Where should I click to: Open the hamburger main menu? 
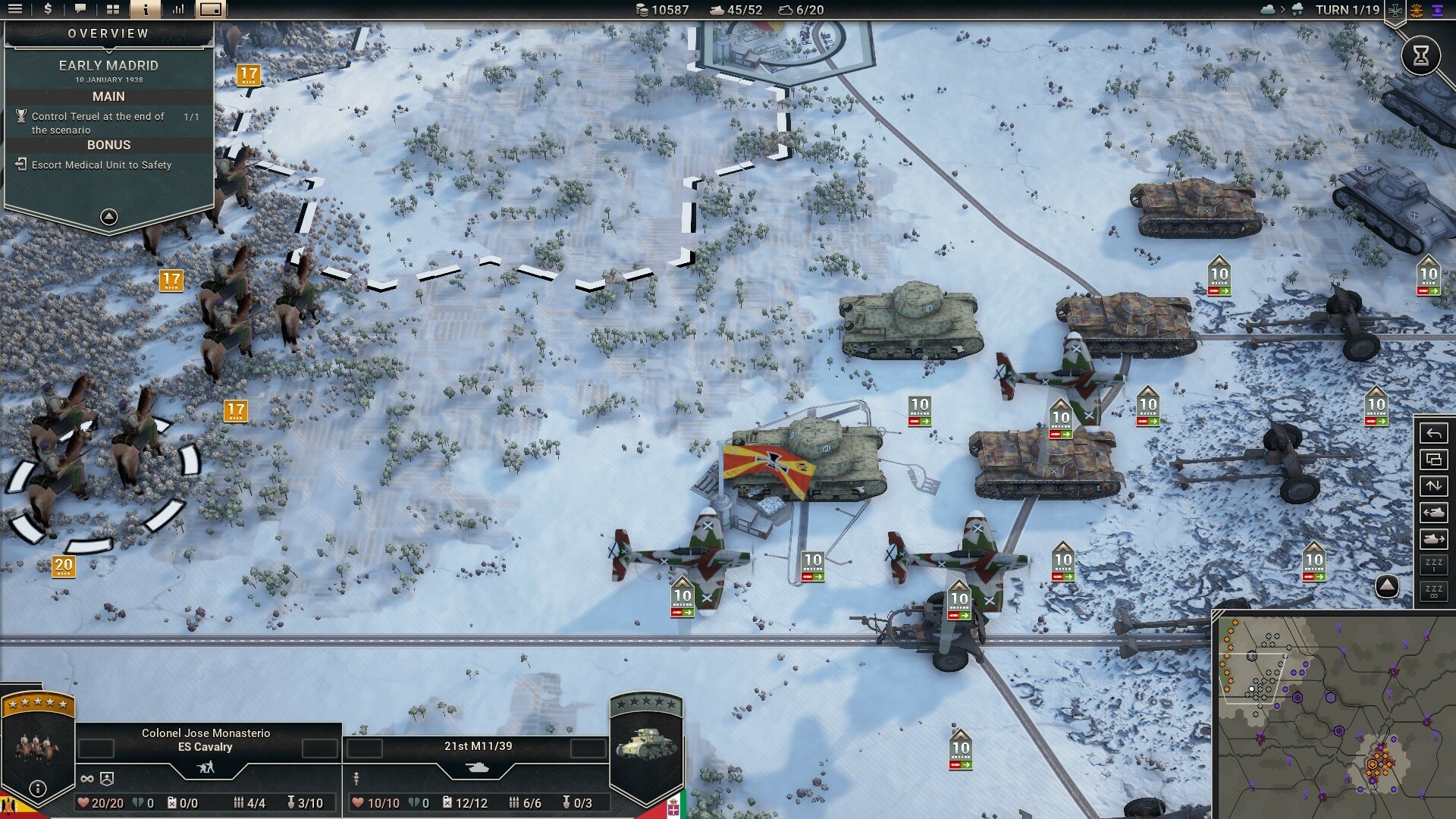[x=15, y=11]
